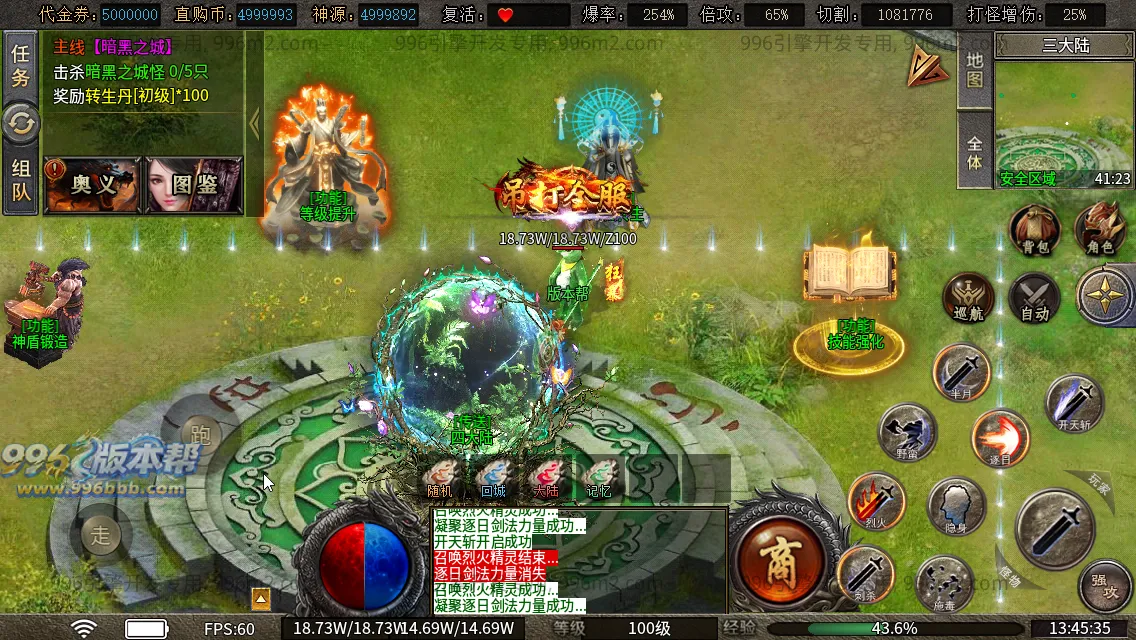
Task: Use the 回城 return-to-town stone
Action: click(x=492, y=476)
